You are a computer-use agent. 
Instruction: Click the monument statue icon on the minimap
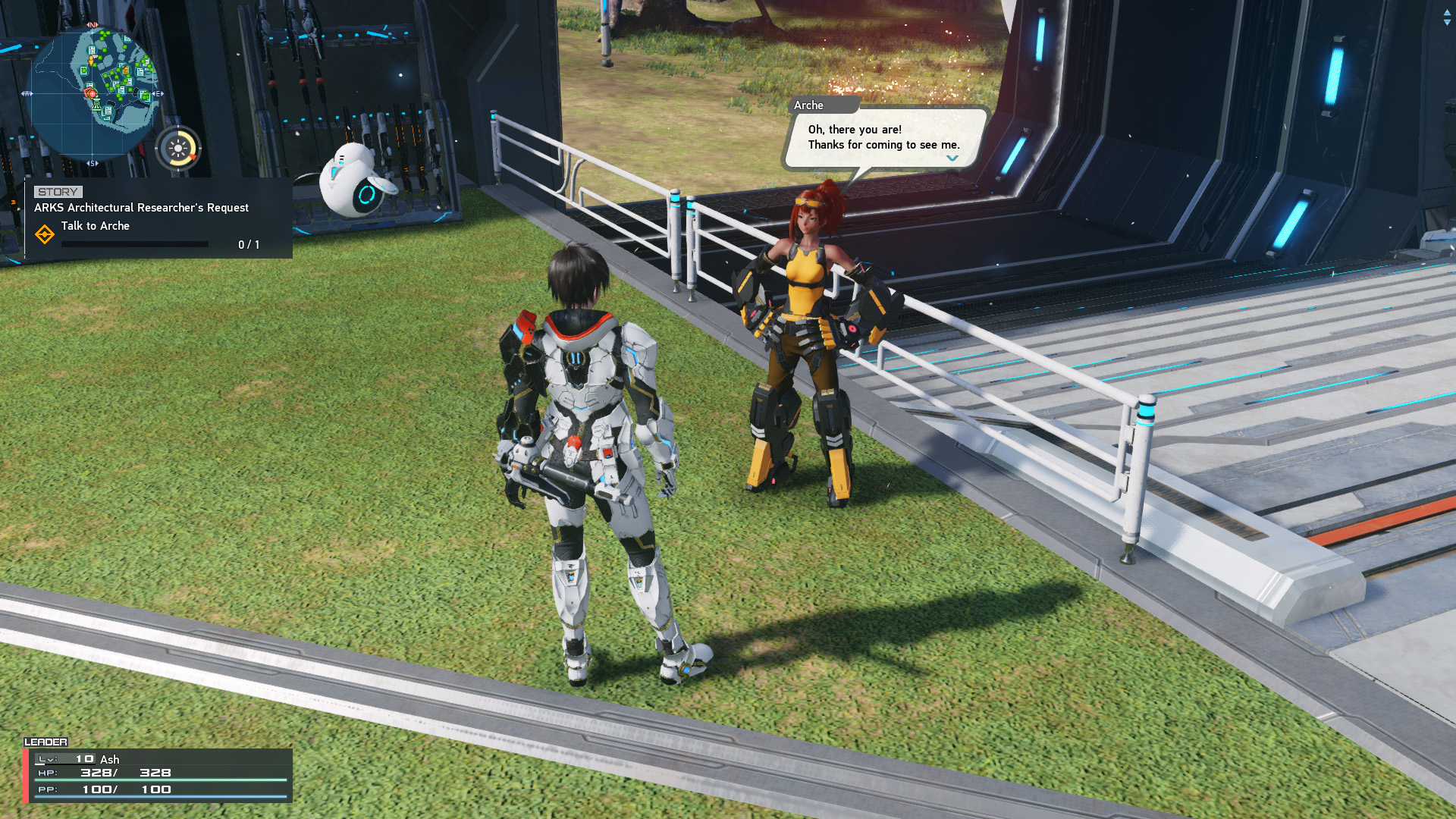(x=96, y=104)
